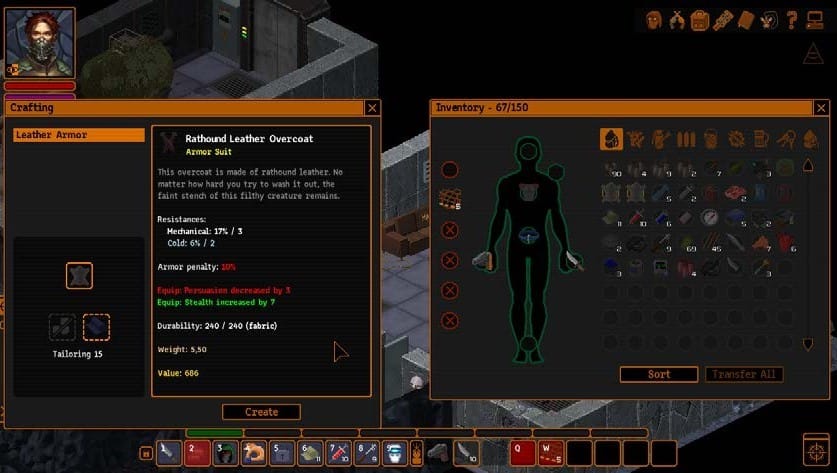Open the character face icon sheet

(654, 19)
